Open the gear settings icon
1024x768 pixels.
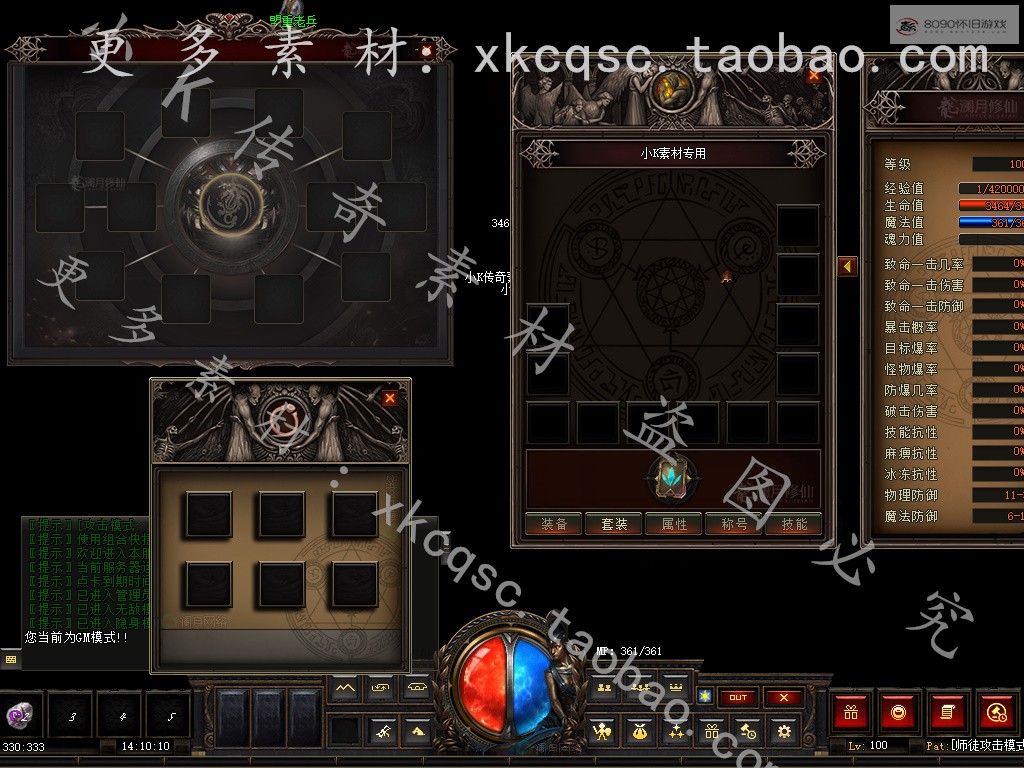(784, 732)
